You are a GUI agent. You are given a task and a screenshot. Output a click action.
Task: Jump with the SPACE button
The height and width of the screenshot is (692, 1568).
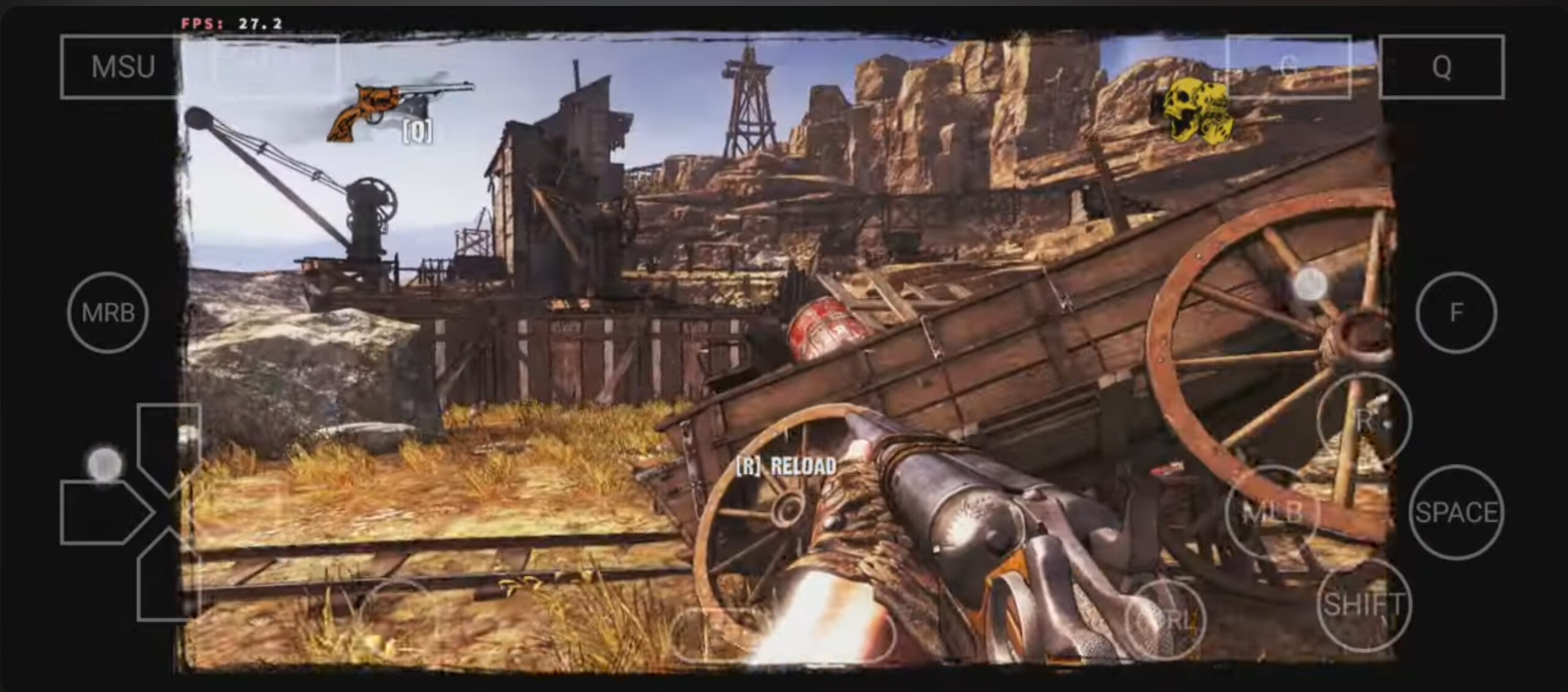click(1456, 512)
